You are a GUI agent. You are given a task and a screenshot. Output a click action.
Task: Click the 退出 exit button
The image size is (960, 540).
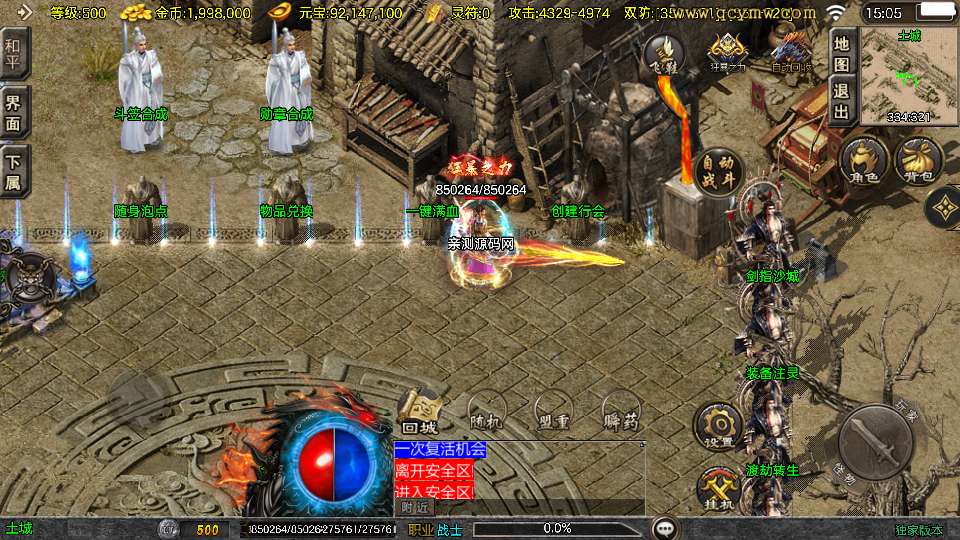click(x=842, y=101)
